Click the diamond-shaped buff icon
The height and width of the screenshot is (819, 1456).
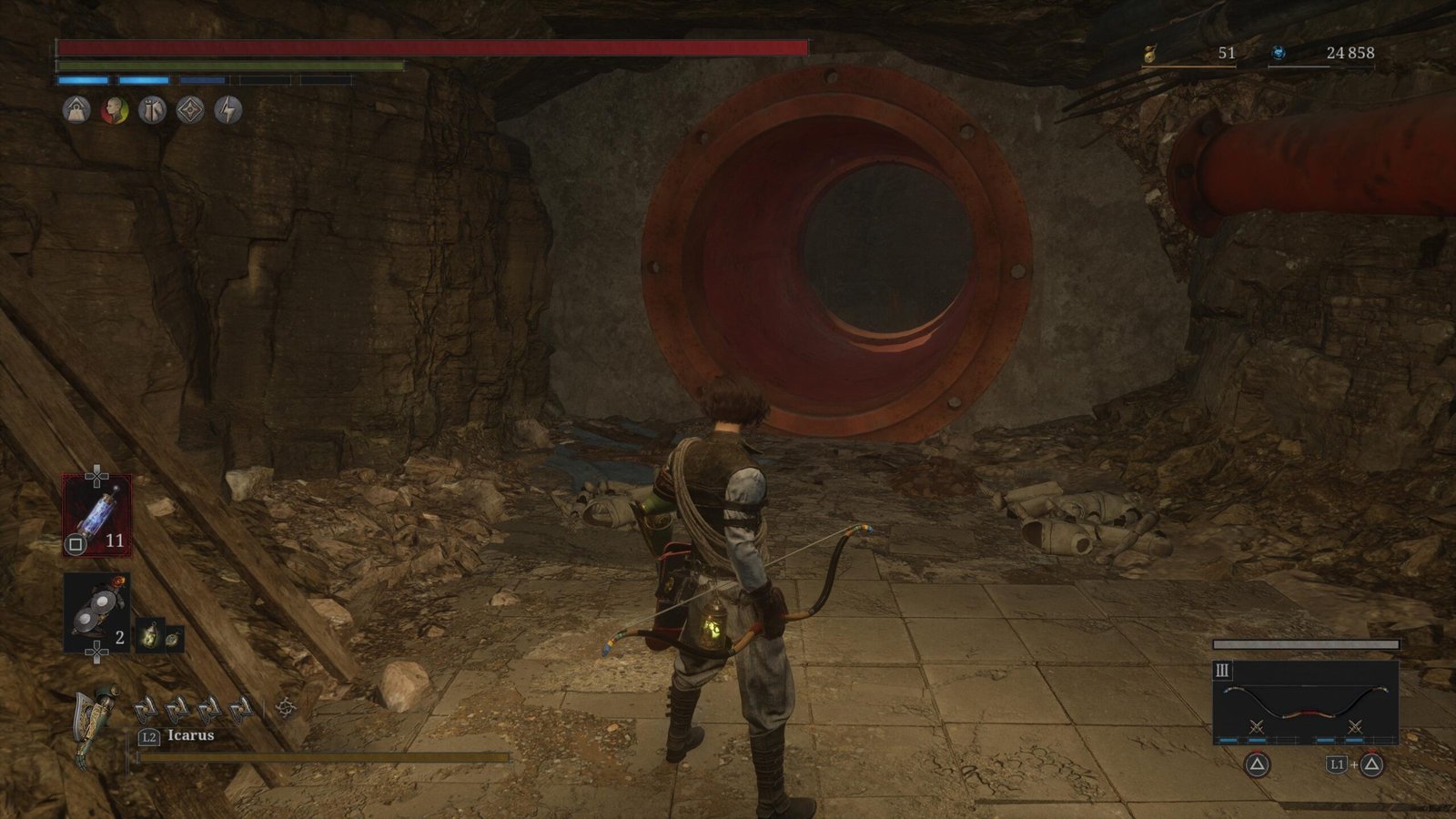[x=190, y=111]
